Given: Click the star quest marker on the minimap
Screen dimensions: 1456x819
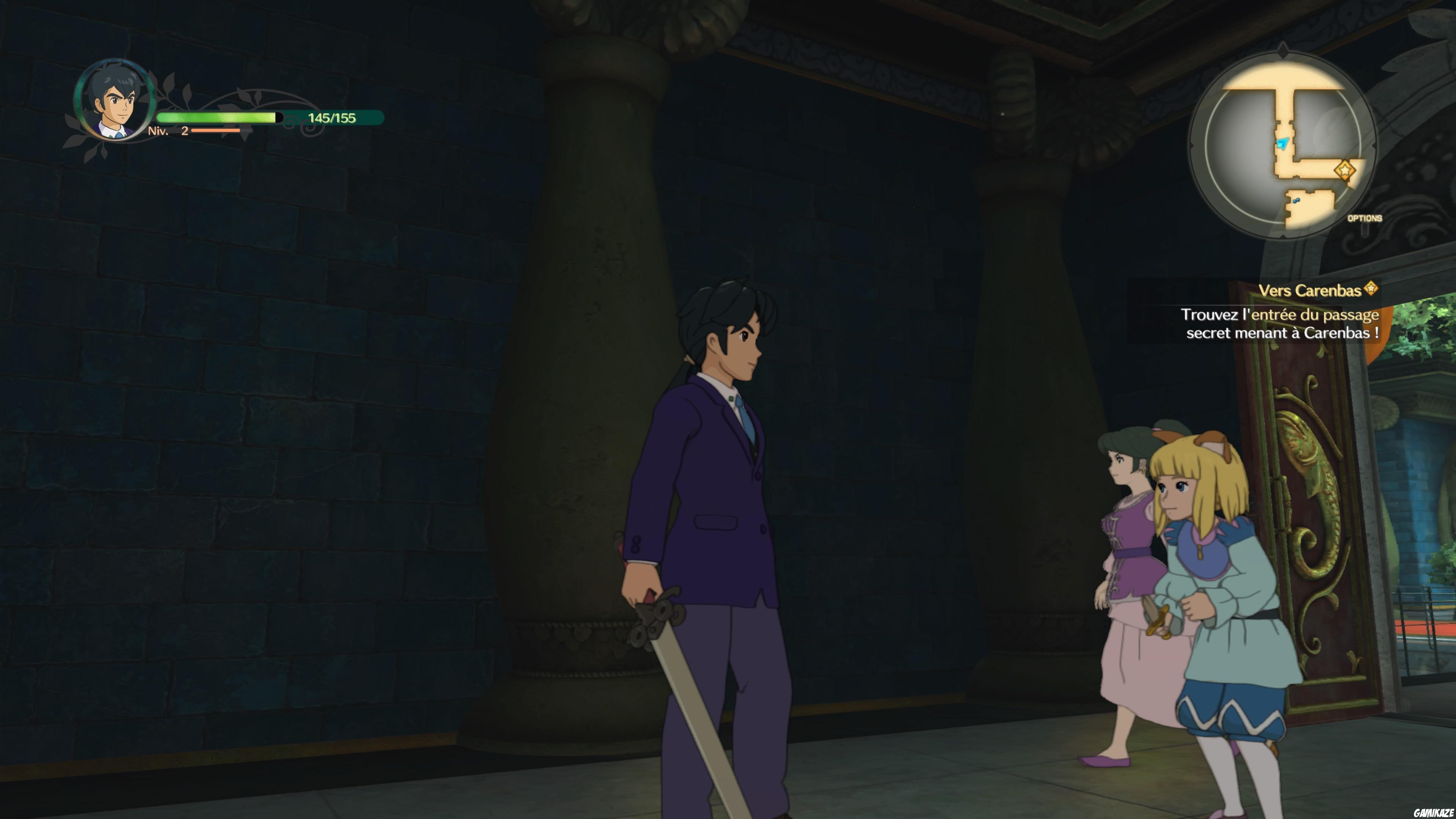Looking at the screenshot, I should 1345,169.
